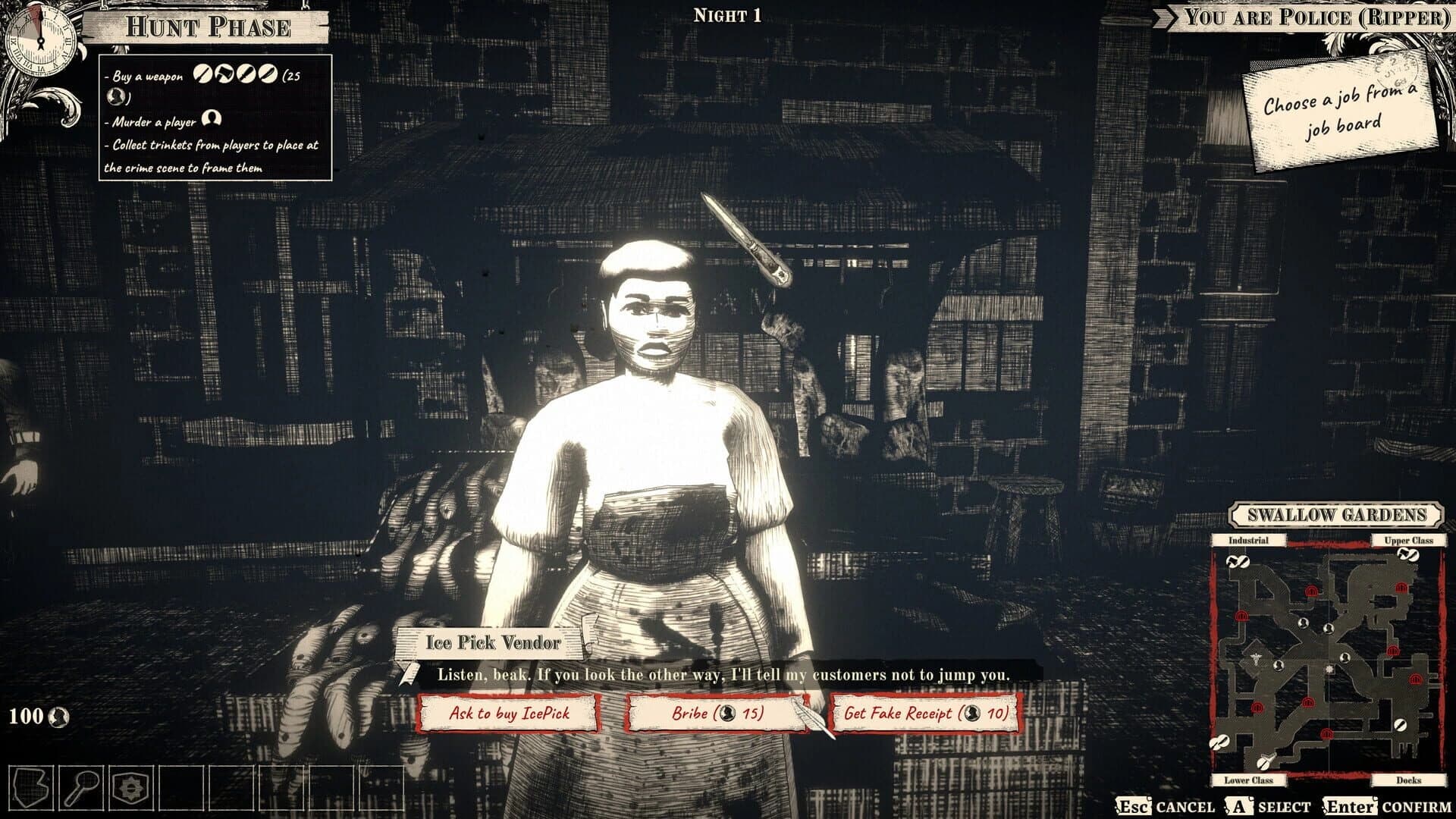
Task: Click the snowflake marker at the minimap center
Action: tap(1329, 670)
